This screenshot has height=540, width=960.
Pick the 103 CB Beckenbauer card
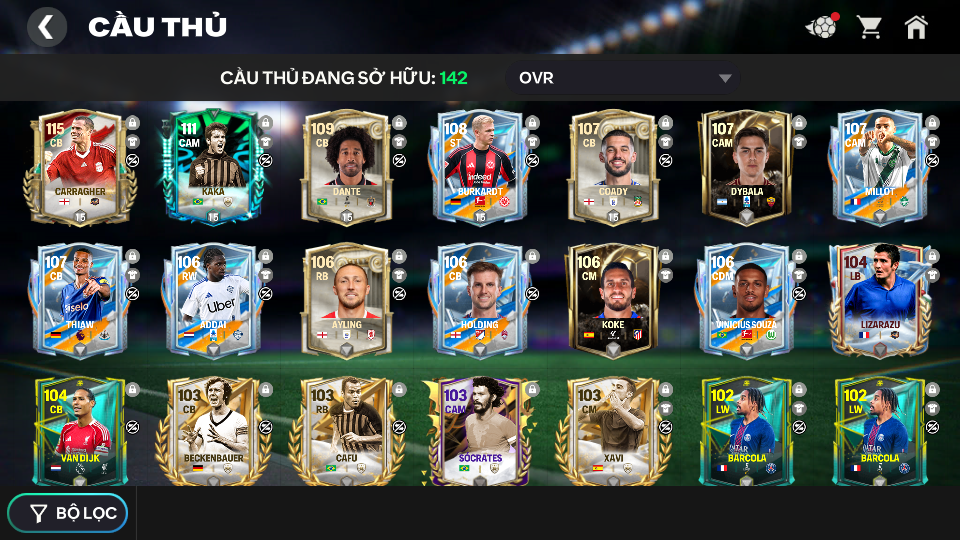click(211, 430)
